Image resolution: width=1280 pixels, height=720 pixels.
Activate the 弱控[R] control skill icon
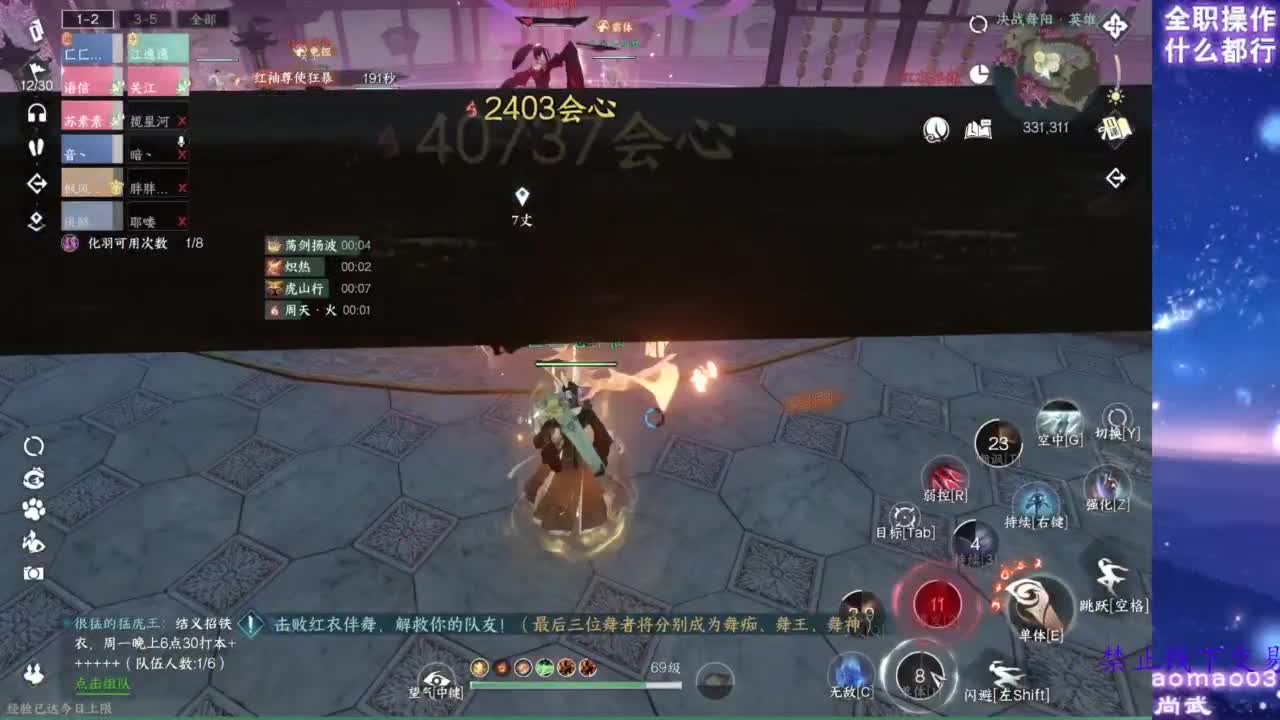click(947, 474)
